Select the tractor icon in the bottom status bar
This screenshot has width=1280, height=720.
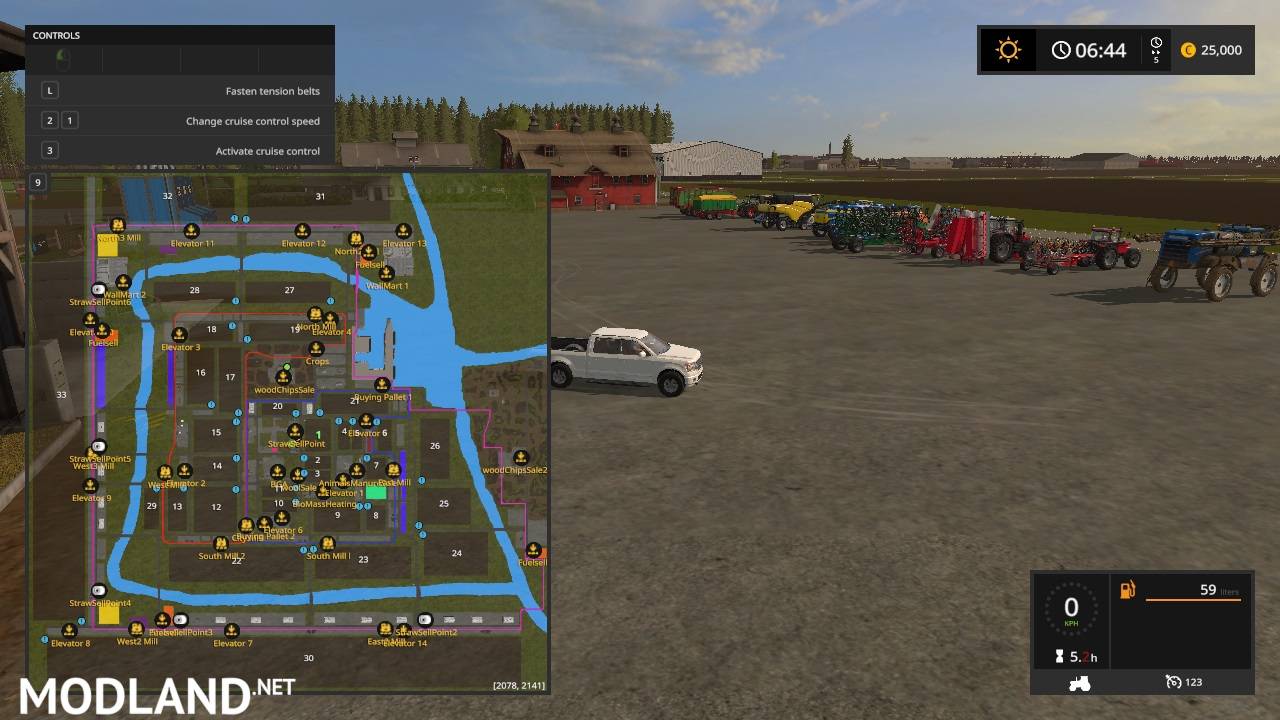(x=1081, y=682)
